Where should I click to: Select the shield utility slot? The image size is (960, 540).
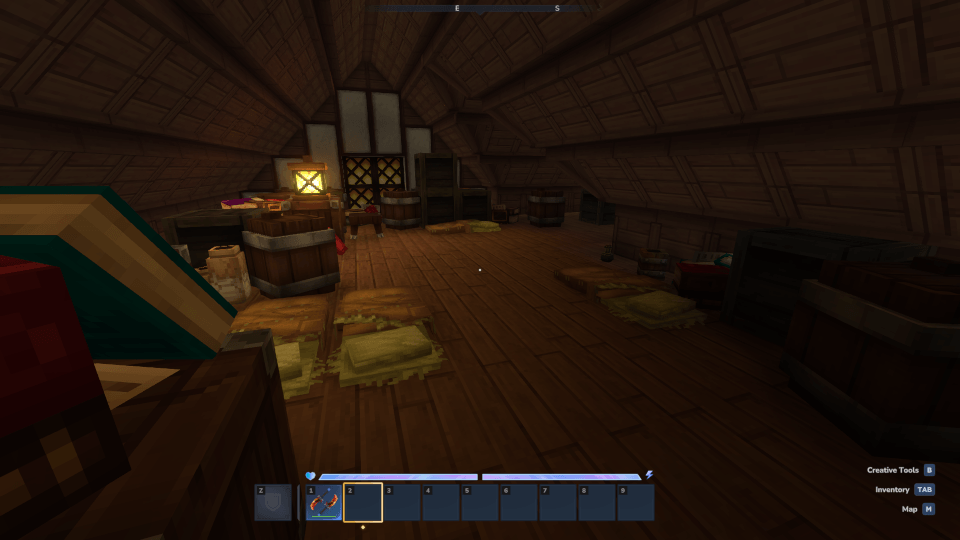pos(273,502)
